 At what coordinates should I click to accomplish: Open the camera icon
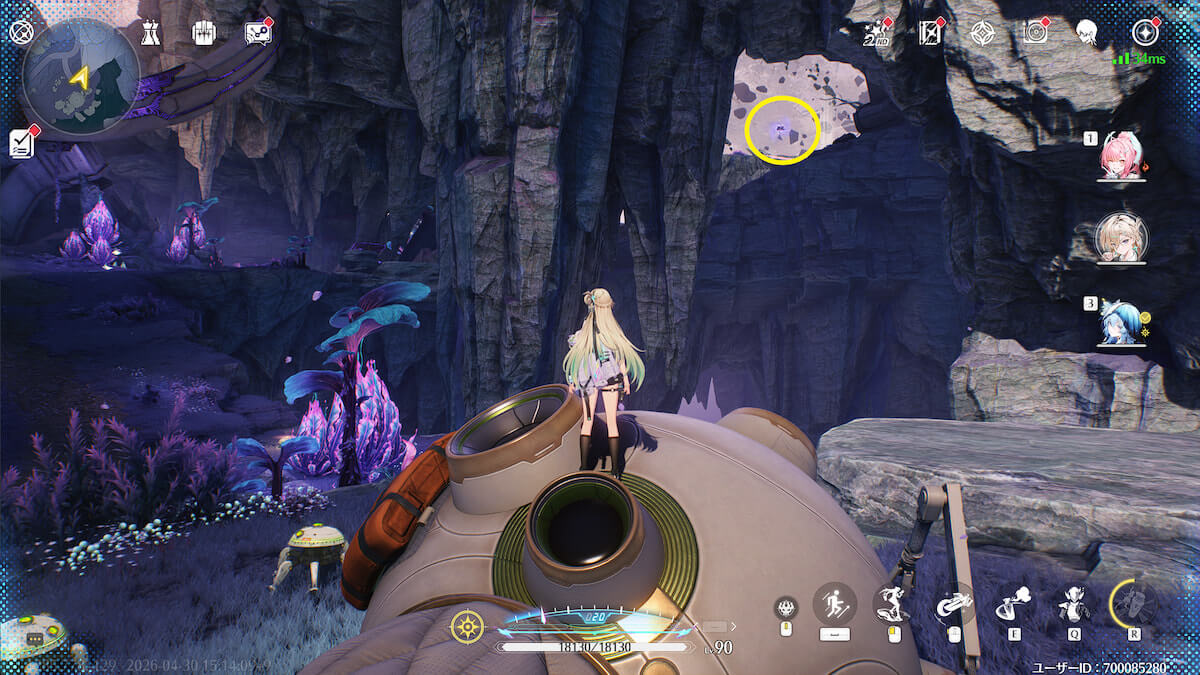[x=1036, y=33]
